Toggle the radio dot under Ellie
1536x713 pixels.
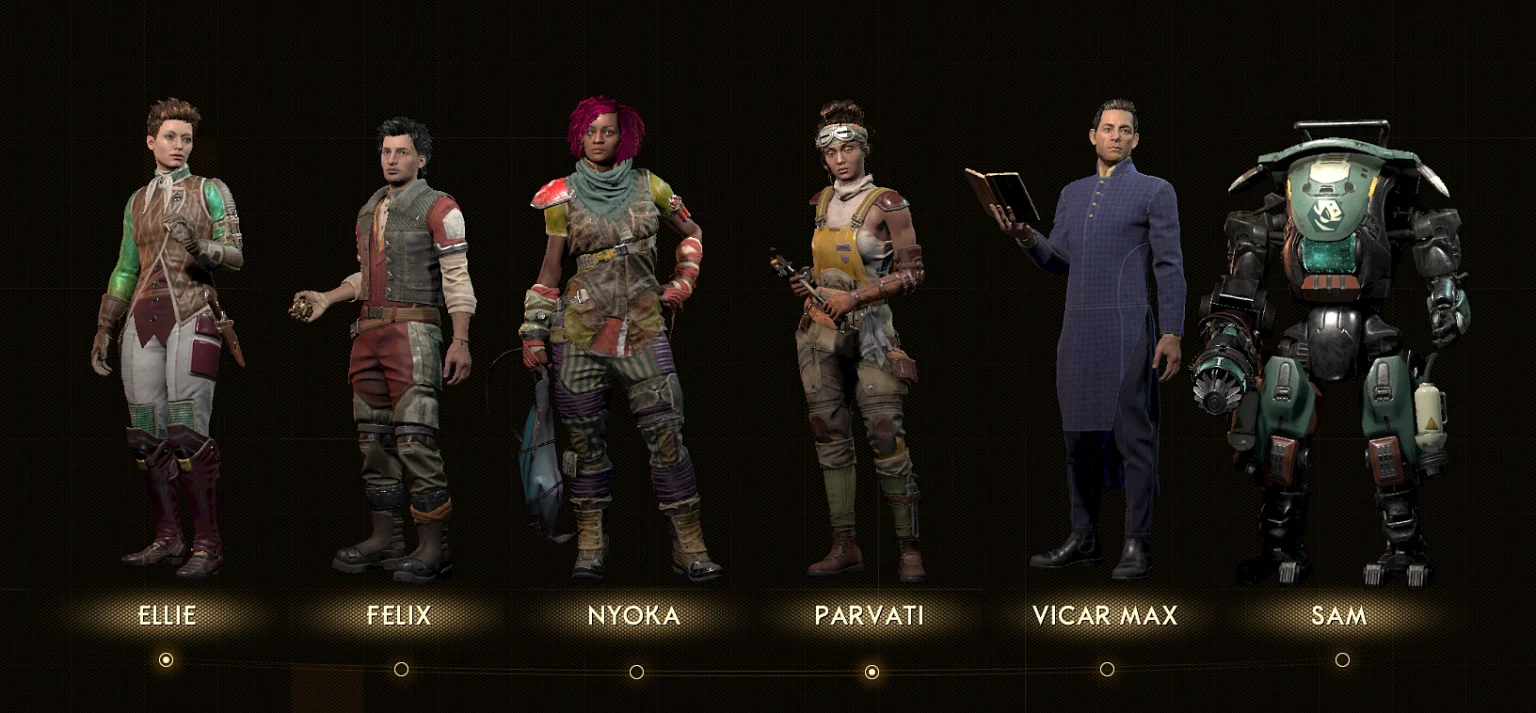166,660
